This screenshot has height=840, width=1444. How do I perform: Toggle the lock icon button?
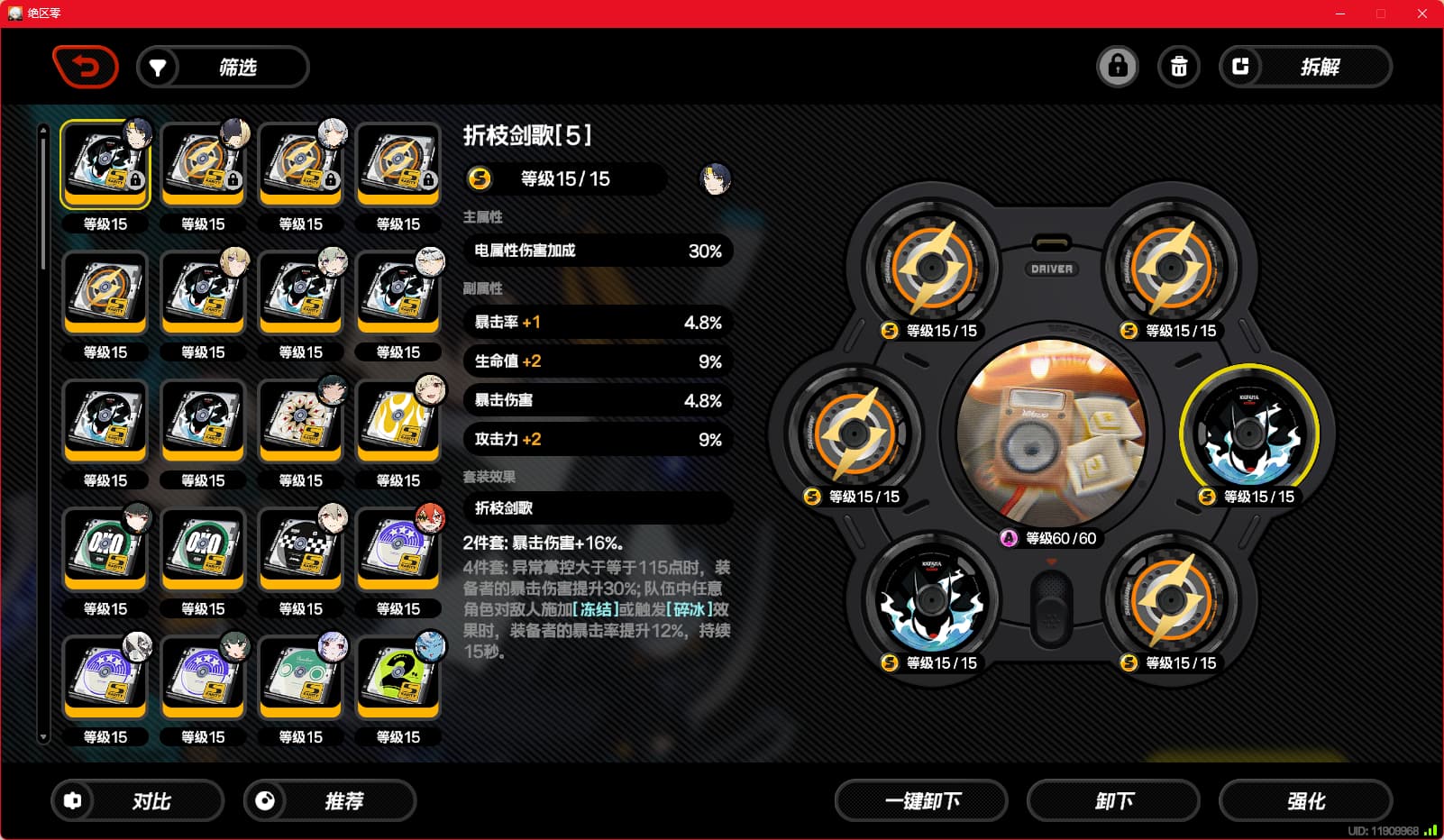1118,67
